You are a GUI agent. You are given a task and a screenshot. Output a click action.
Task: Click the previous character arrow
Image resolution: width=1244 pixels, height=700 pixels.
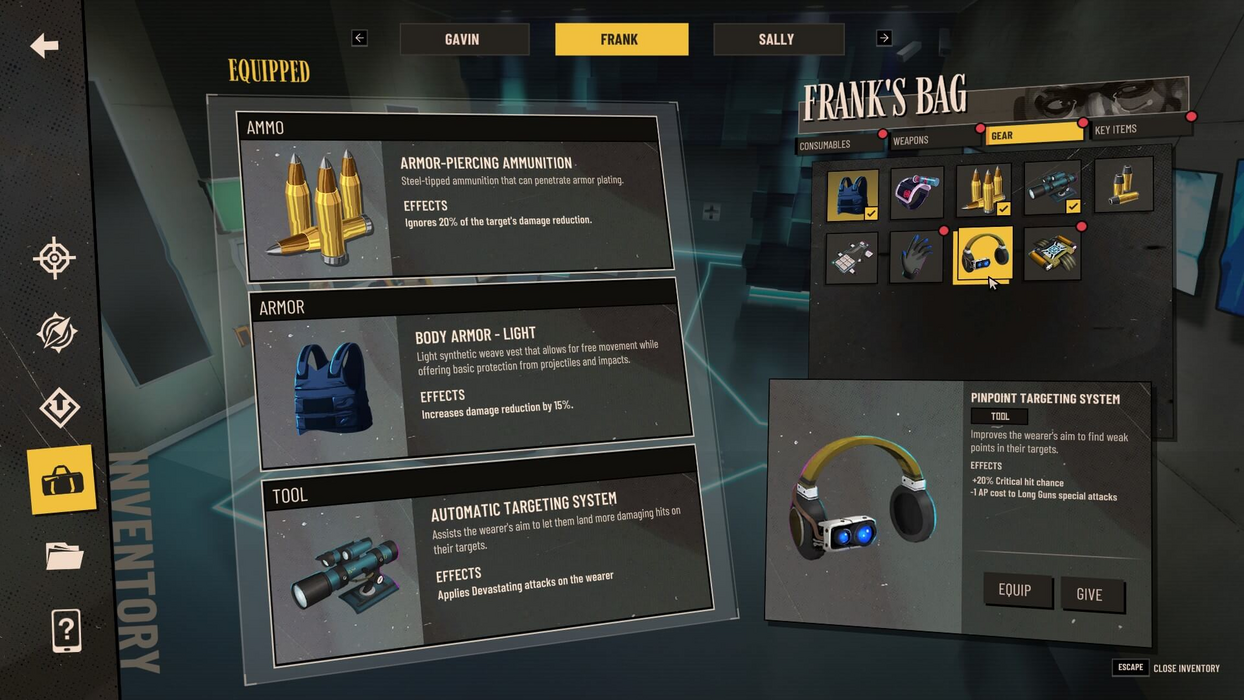[x=360, y=38]
